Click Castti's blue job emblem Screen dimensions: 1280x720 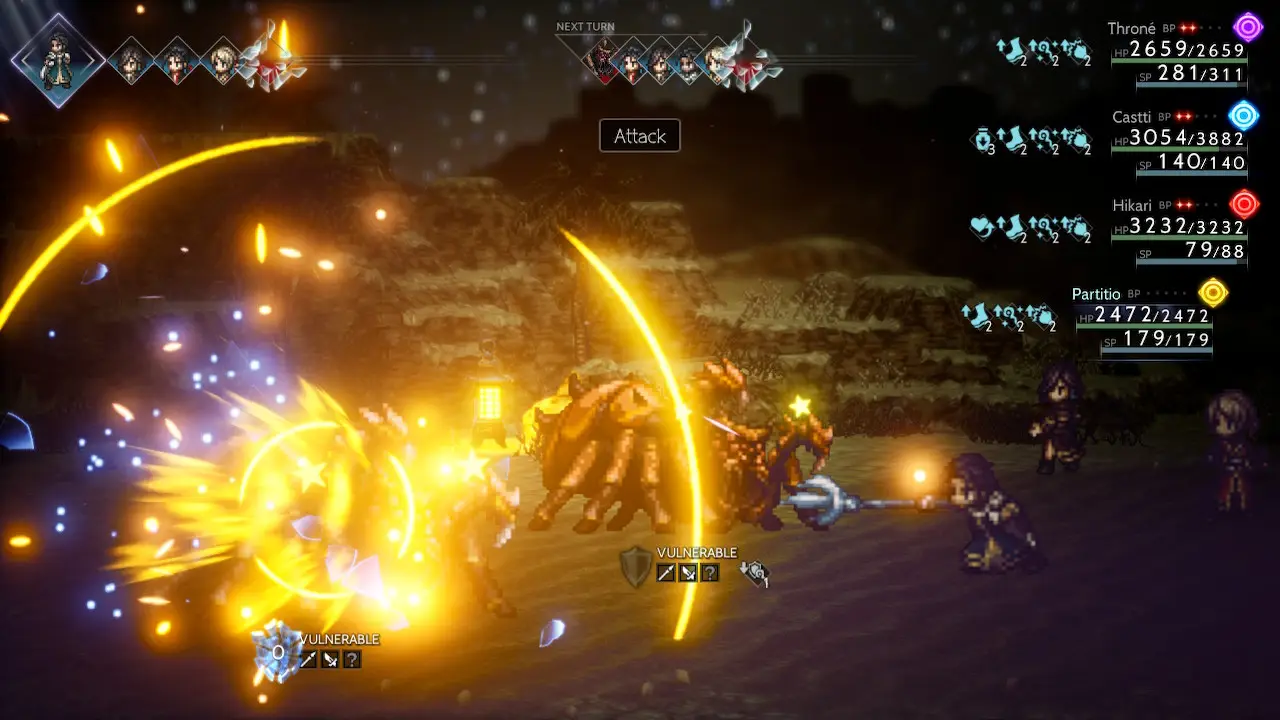click(1243, 115)
